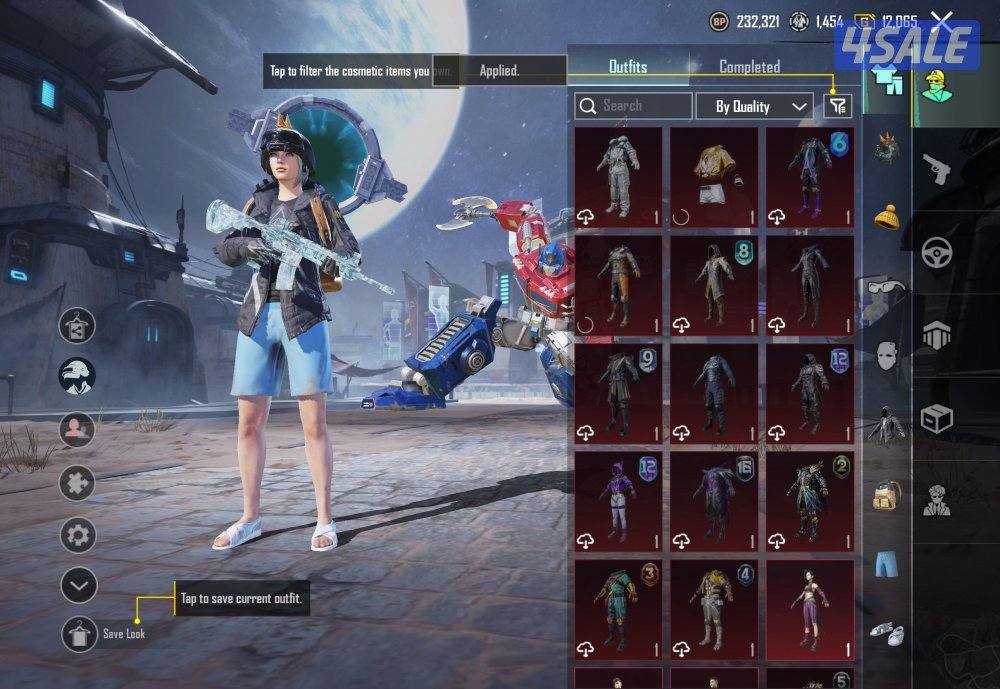Save the current look
The image size is (1000, 689).
click(80, 634)
